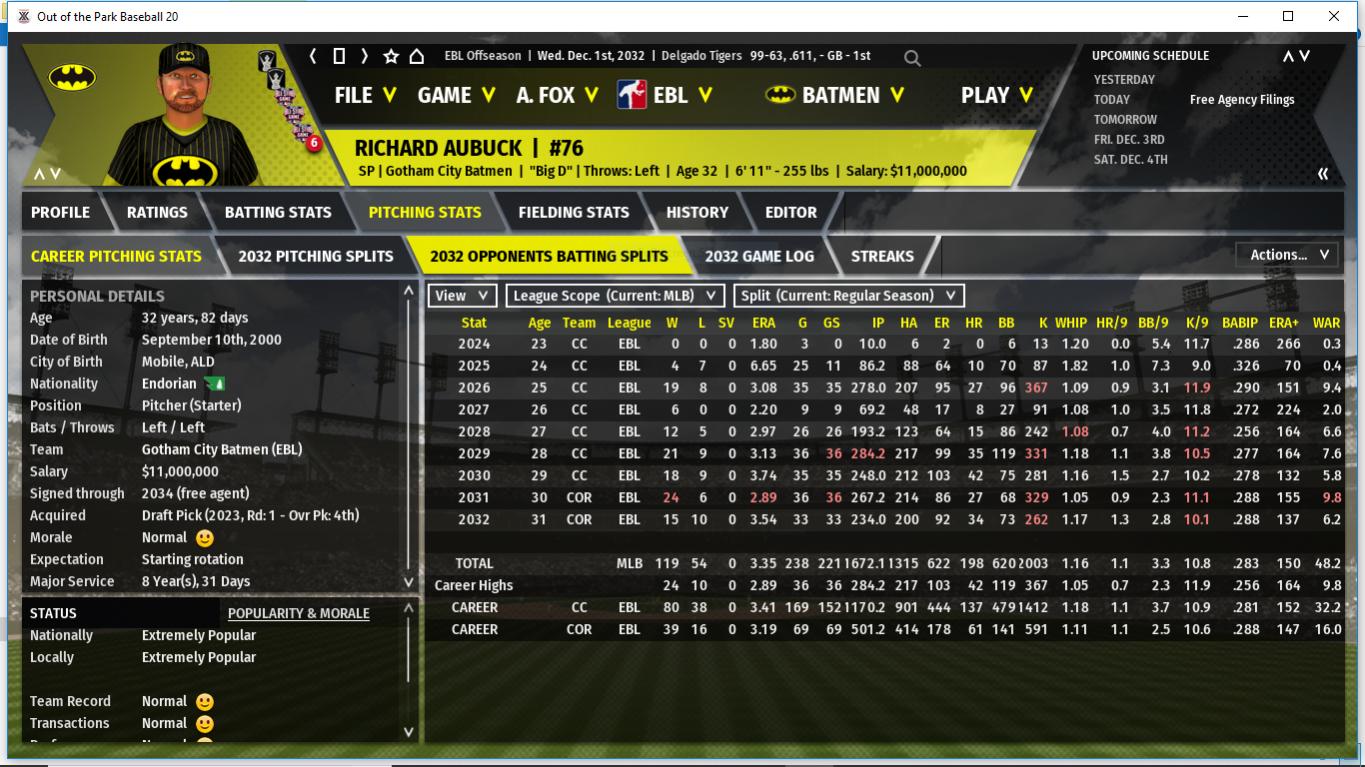Switch to the RATINGS tab
1365x767 pixels.
(x=157, y=212)
